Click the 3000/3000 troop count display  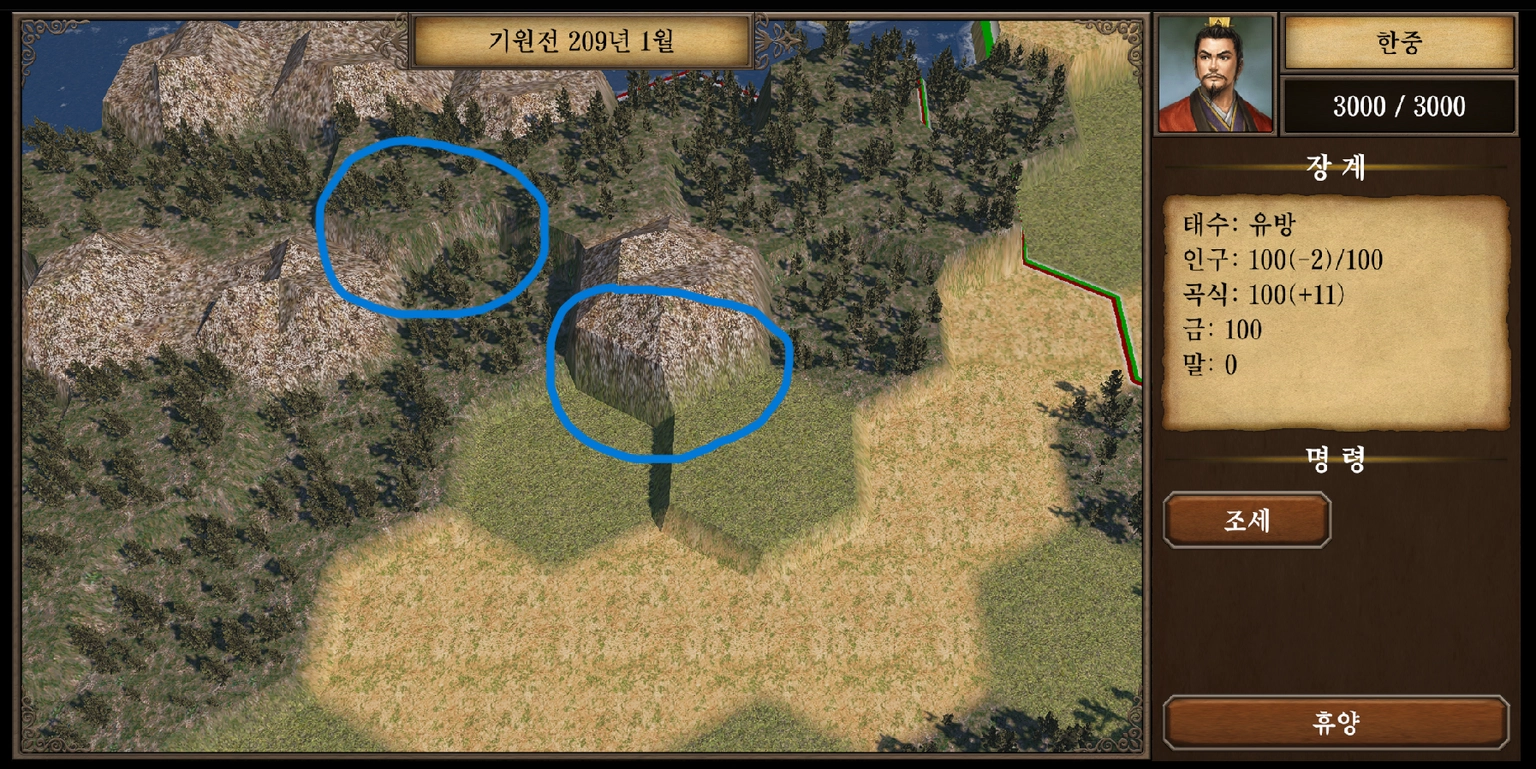pyautogui.click(x=1399, y=106)
